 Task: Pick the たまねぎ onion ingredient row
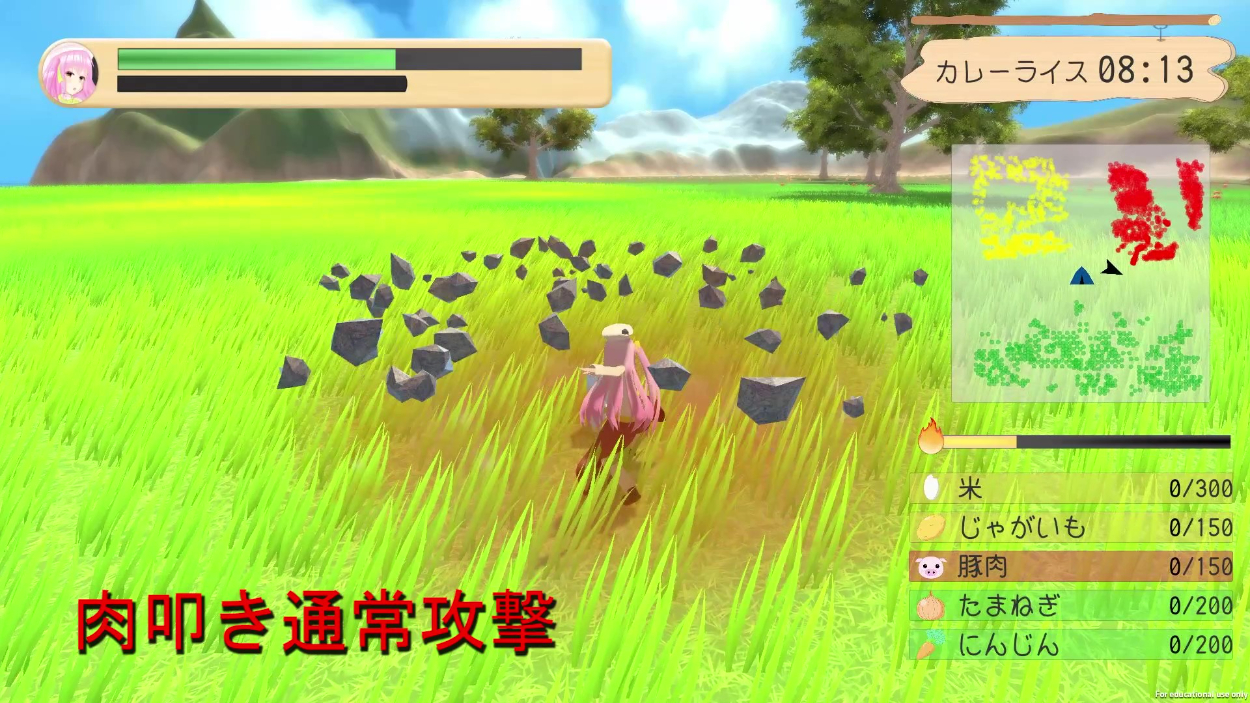tap(1071, 606)
